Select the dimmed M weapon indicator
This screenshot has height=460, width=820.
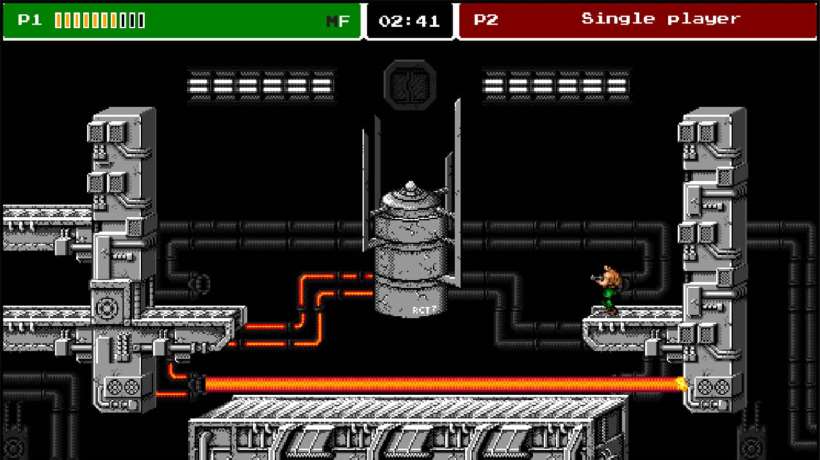click(331, 21)
